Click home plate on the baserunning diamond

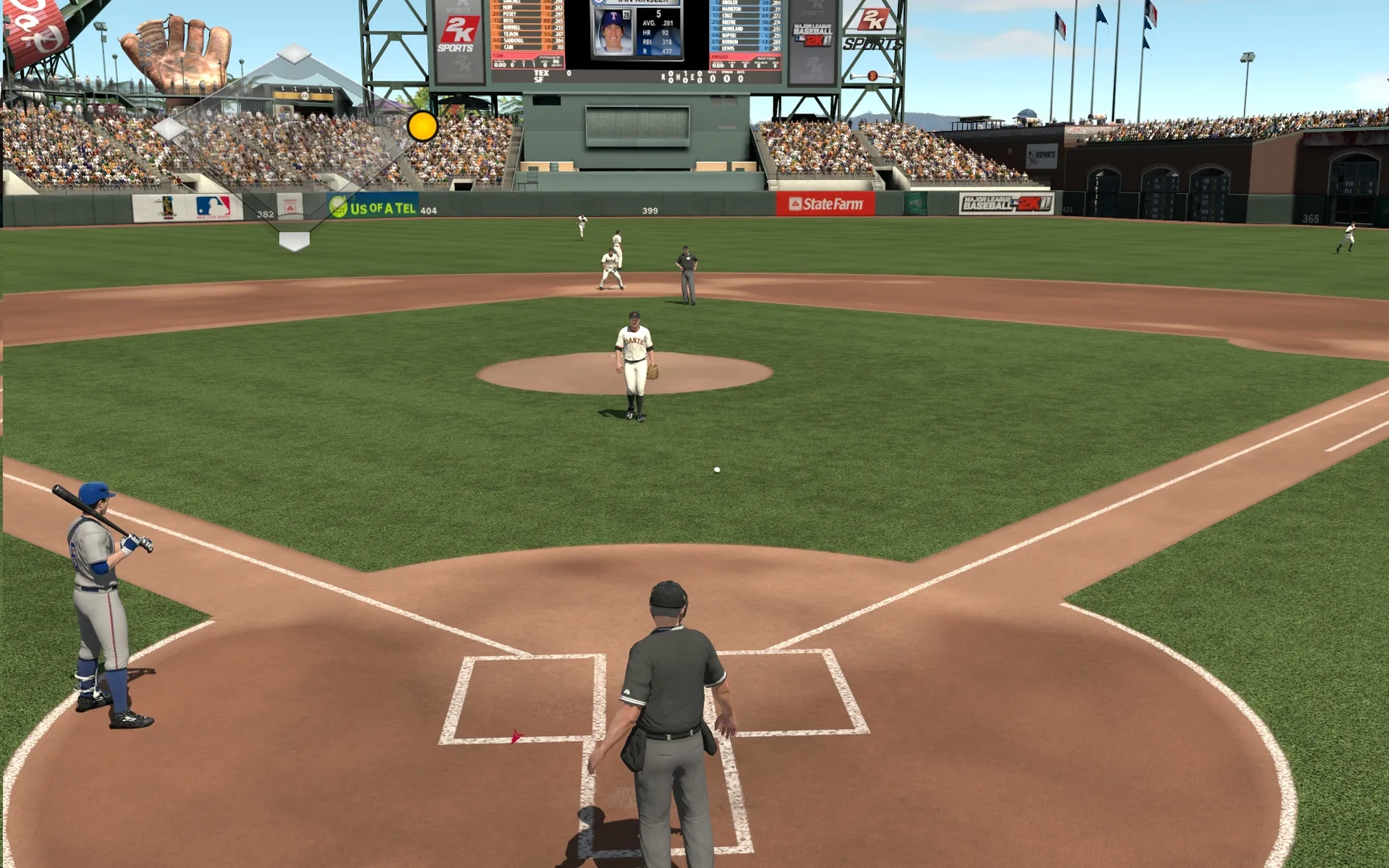[294, 240]
